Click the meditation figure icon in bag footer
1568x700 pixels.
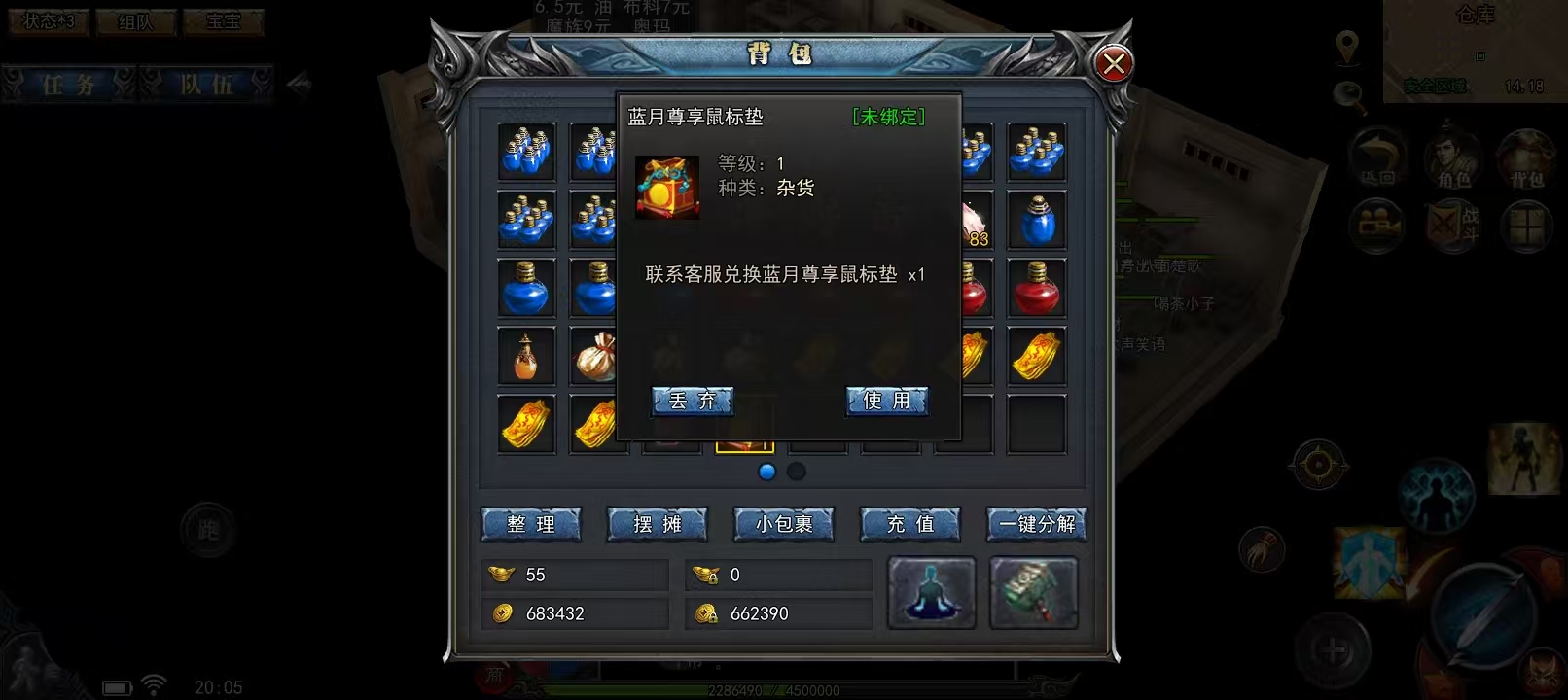(930, 591)
